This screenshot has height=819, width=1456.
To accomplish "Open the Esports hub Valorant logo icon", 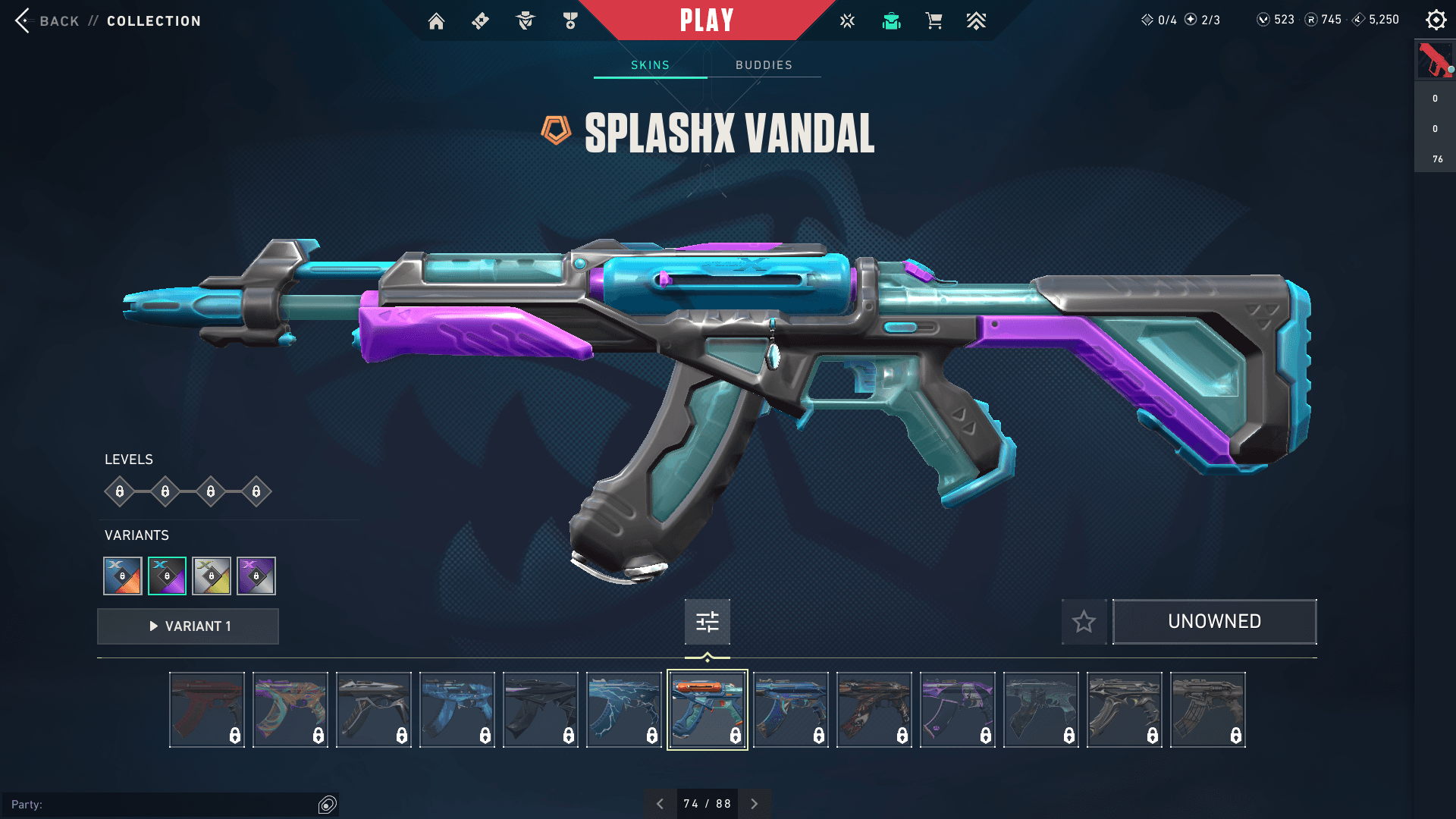I will 846,20.
